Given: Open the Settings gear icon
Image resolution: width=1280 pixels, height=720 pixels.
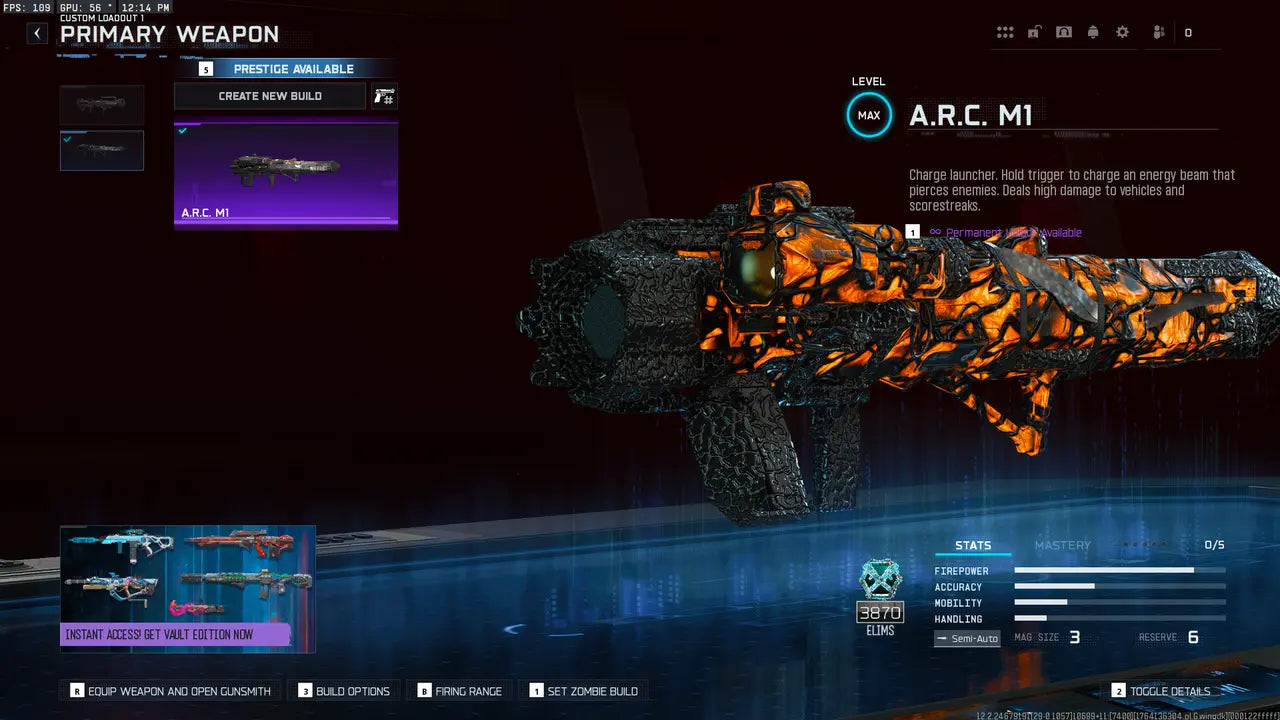Looking at the screenshot, I should point(1124,32).
